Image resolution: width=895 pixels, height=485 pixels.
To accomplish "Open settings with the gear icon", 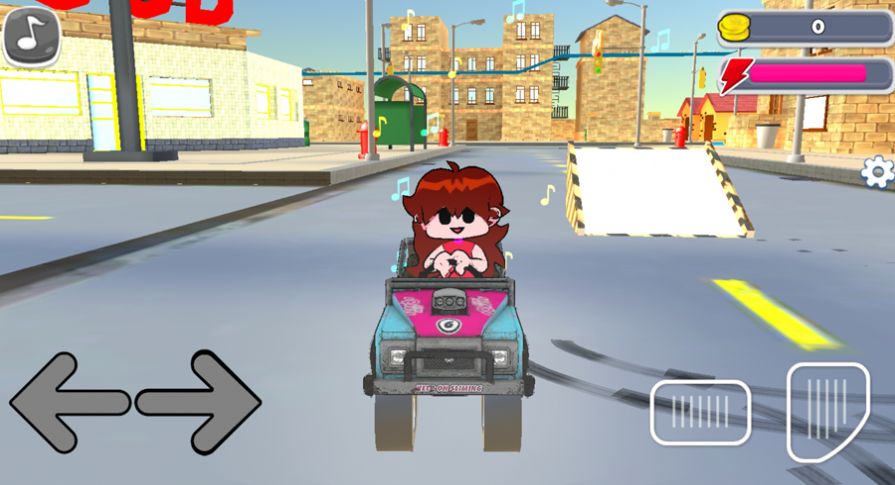I will tap(877, 172).
